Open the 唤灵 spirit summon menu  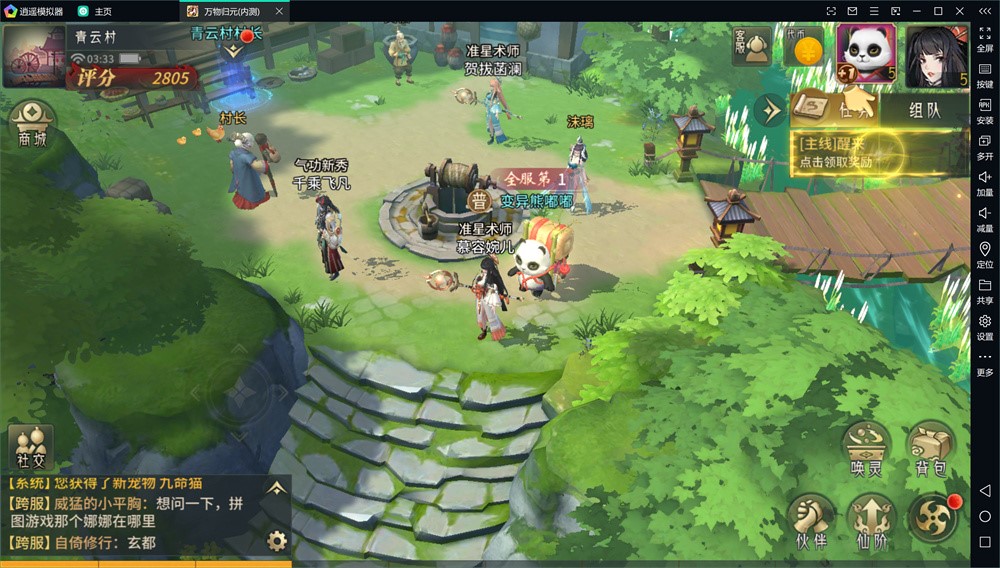coord(865,450)
